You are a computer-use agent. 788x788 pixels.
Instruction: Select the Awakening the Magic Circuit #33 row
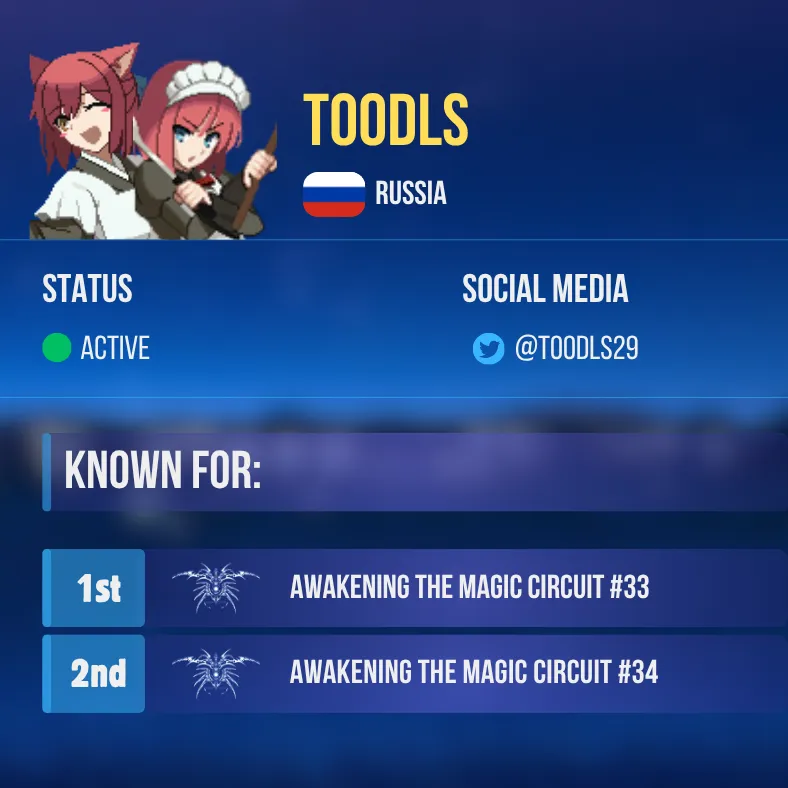point(469,587)
